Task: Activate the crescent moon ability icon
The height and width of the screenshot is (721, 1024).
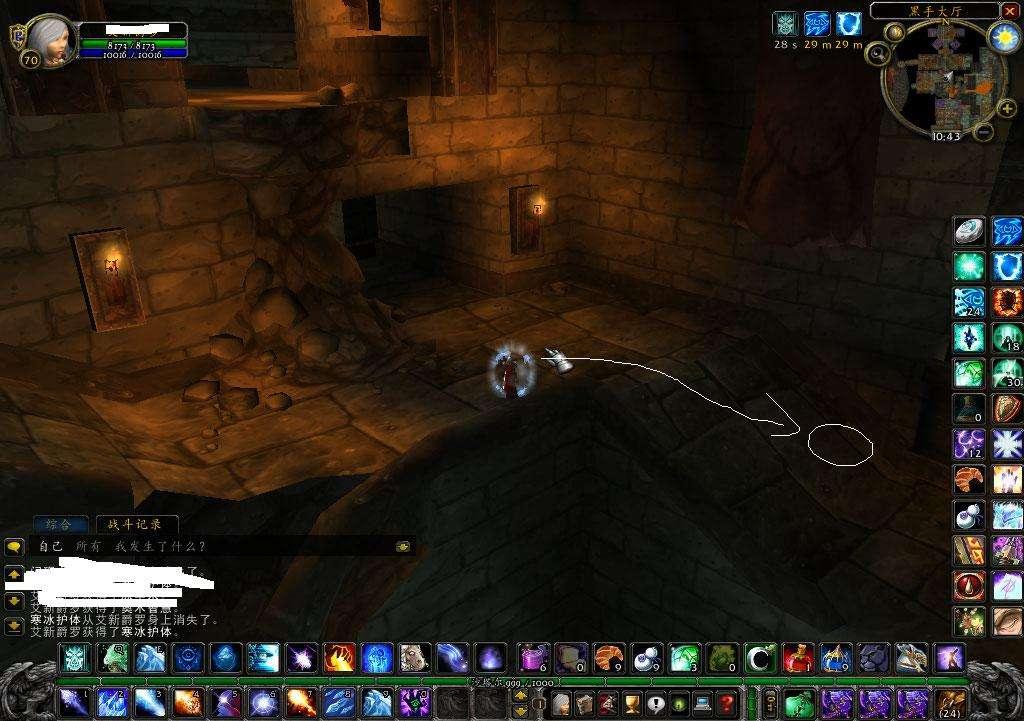Action: click(x=759, y=657)
